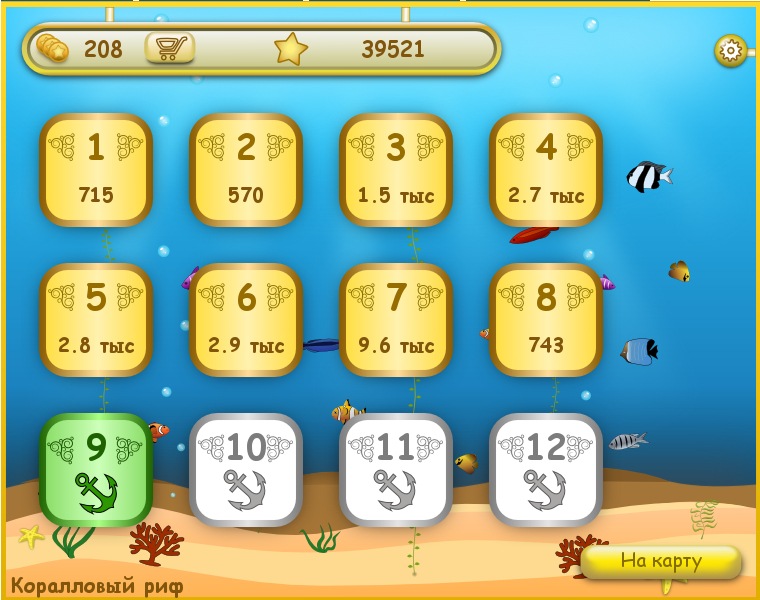Select level 7 with 9.6 тыс score

tap(396, 320)
